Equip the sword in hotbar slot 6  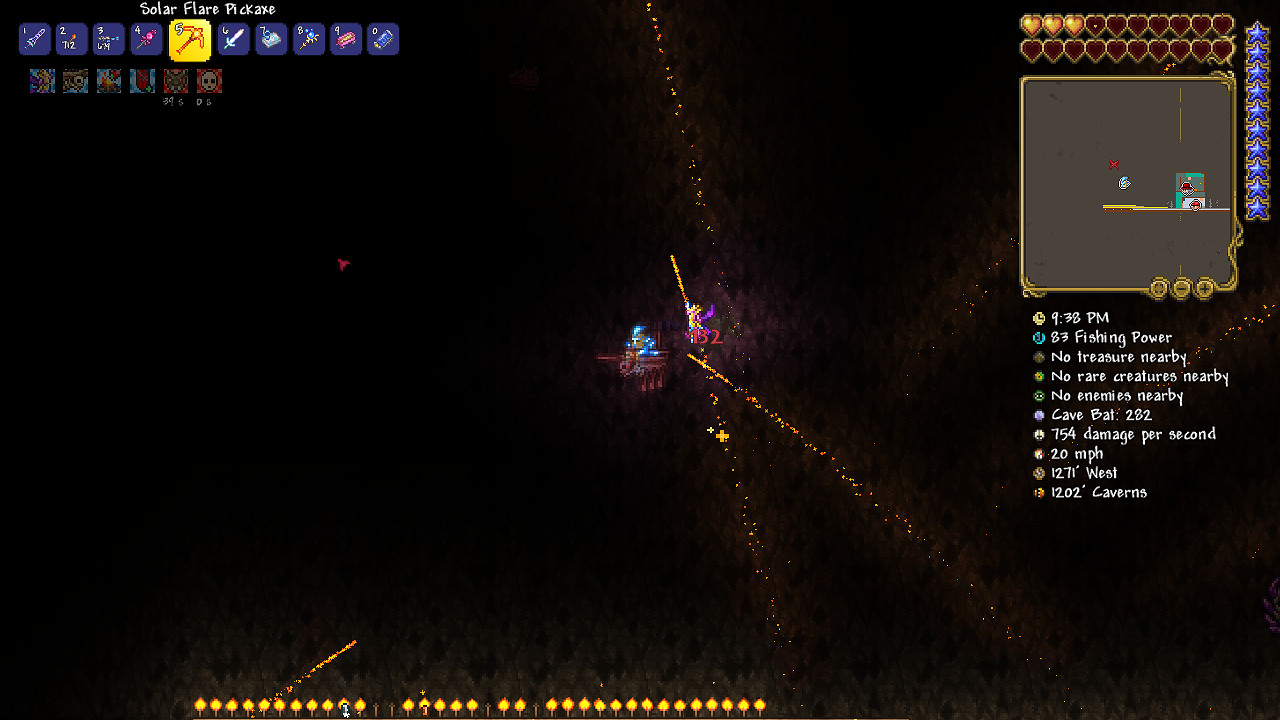point(232,39)
